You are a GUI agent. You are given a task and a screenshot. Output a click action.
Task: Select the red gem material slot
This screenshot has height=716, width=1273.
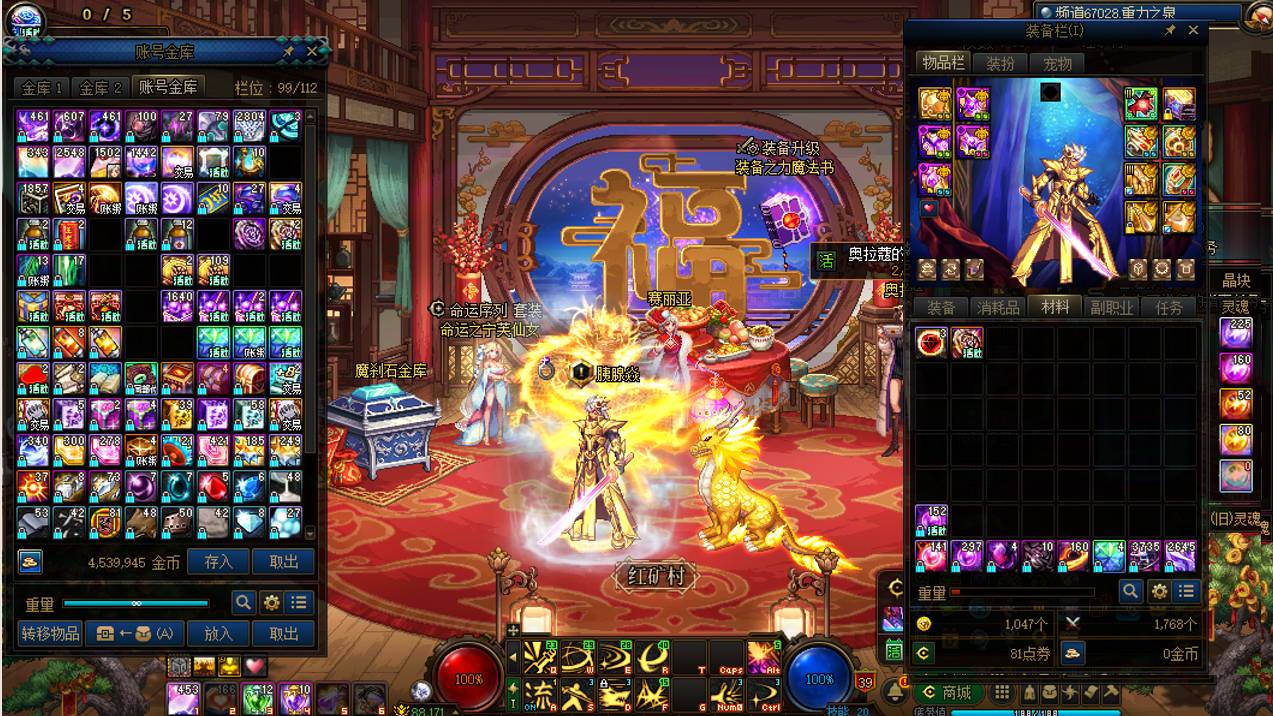931,343
